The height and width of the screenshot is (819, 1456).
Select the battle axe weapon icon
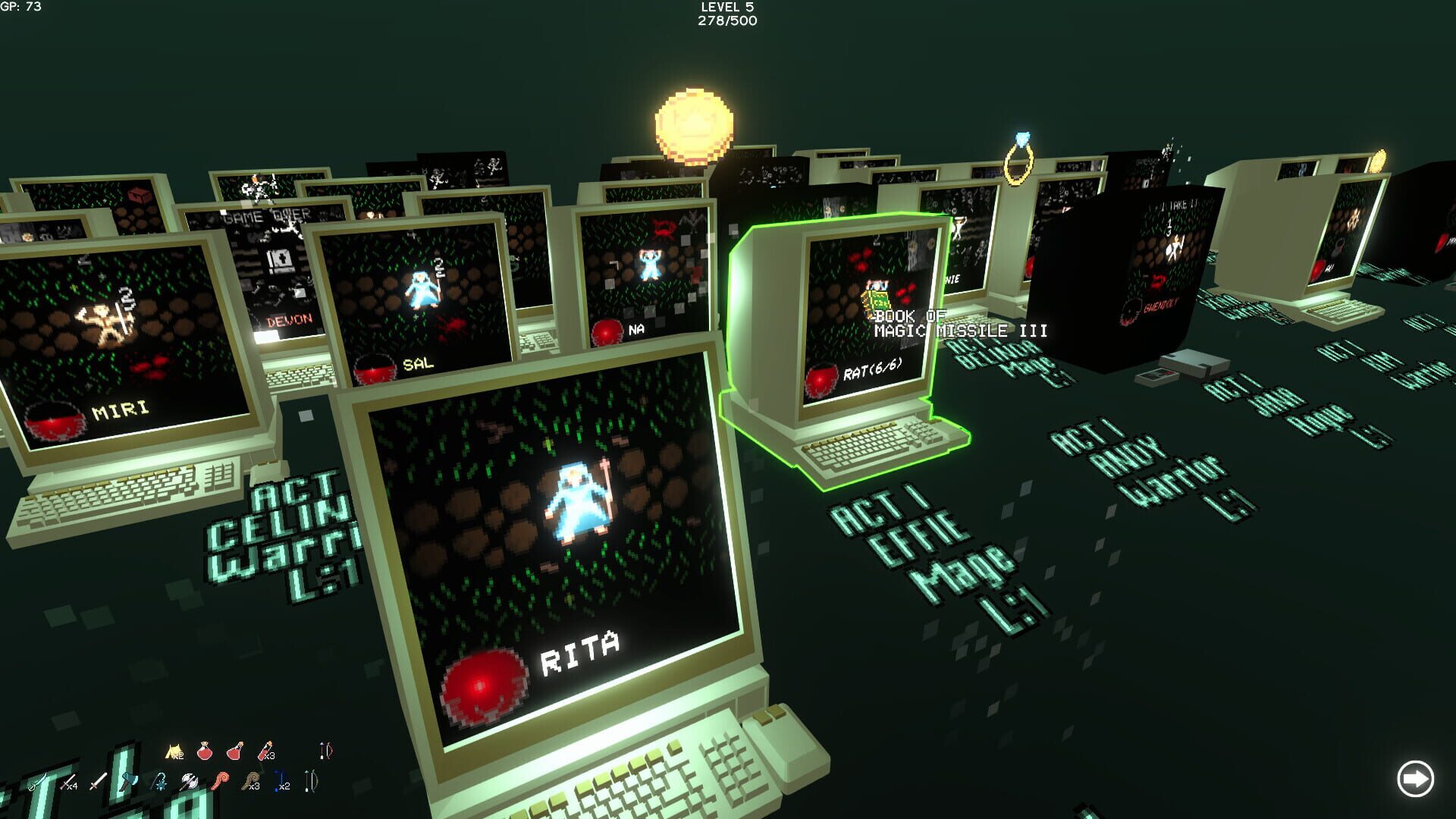click(188, 781)
